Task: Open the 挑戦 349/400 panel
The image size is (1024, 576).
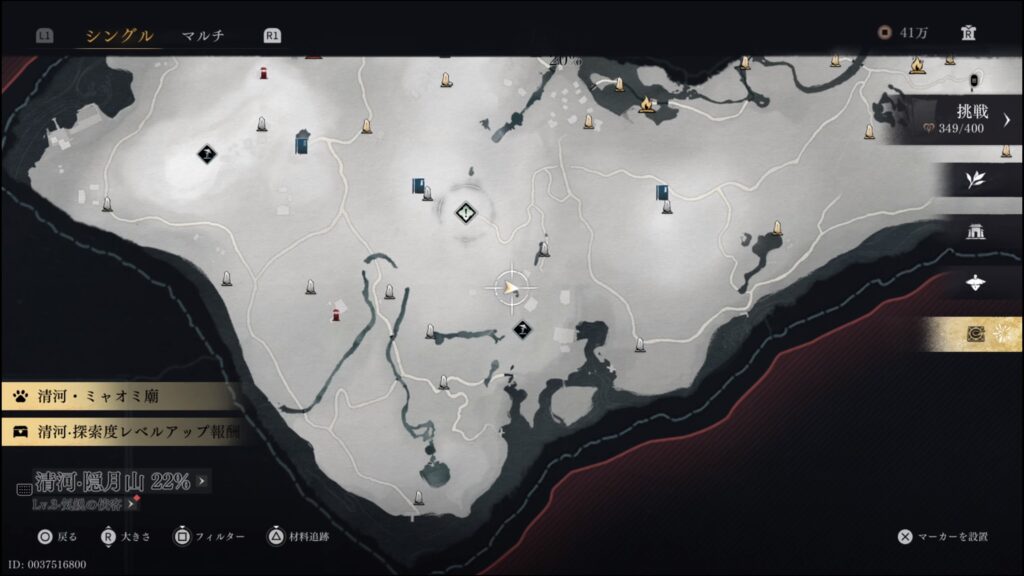Action: 957,120
